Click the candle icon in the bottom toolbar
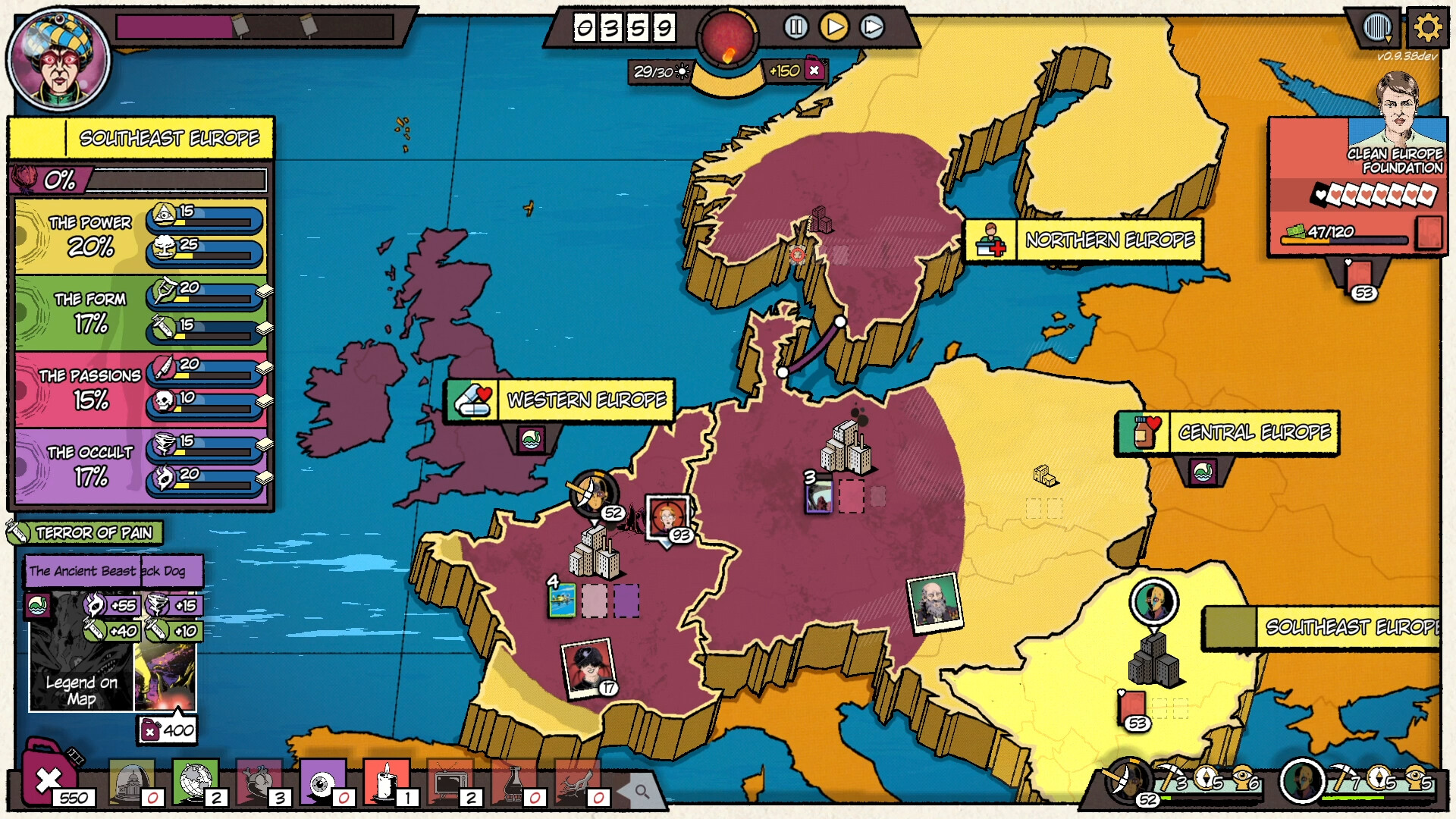Image resolution: width=1456 pixels, height=819 pixels. pyautogui.click(x=387, y=783)
